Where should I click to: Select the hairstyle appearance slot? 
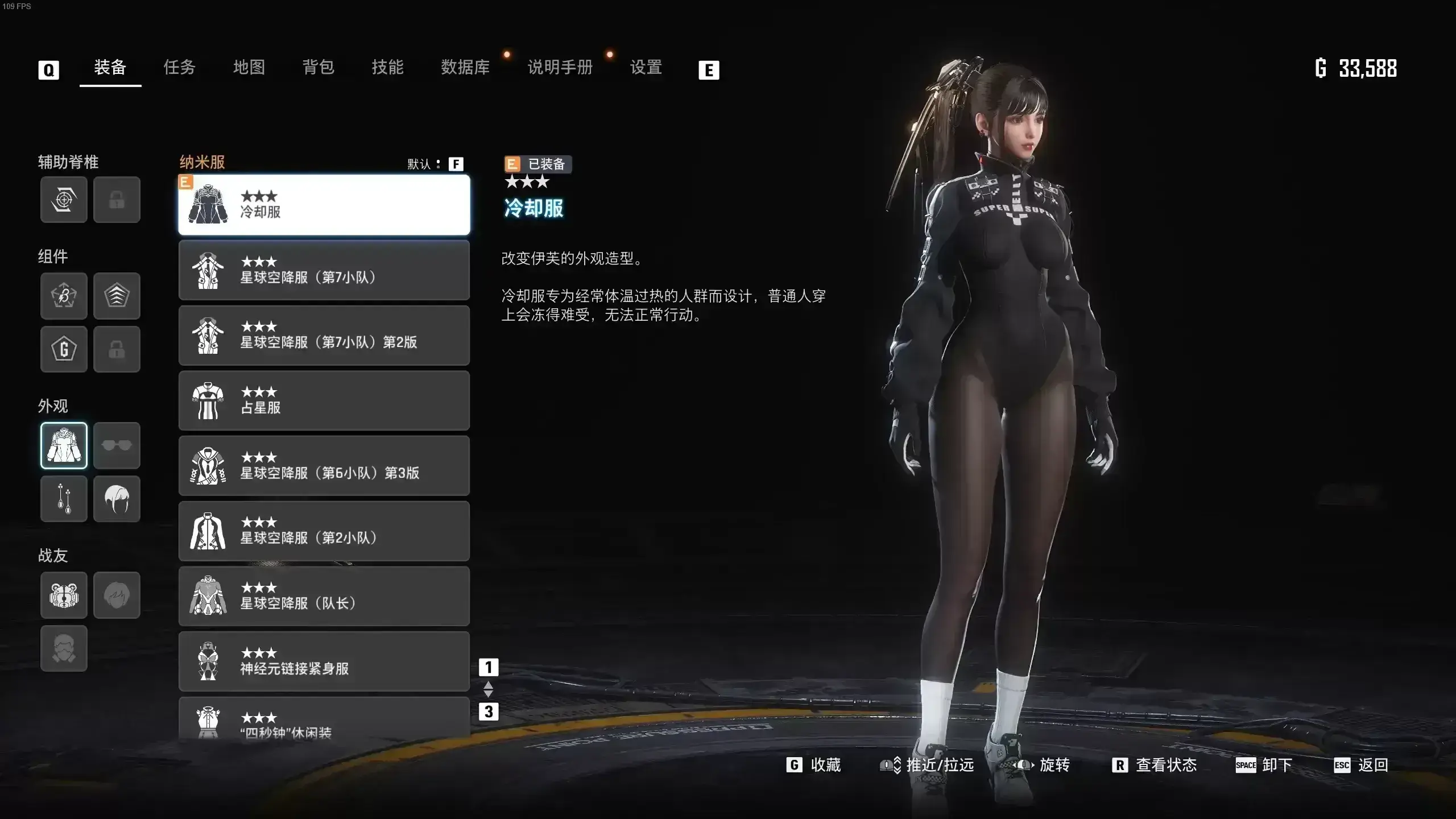point(117,499)
